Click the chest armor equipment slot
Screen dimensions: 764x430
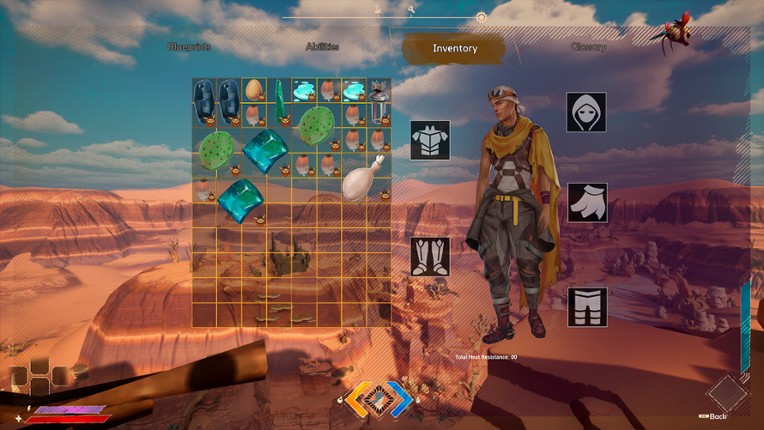coord(430,140)
